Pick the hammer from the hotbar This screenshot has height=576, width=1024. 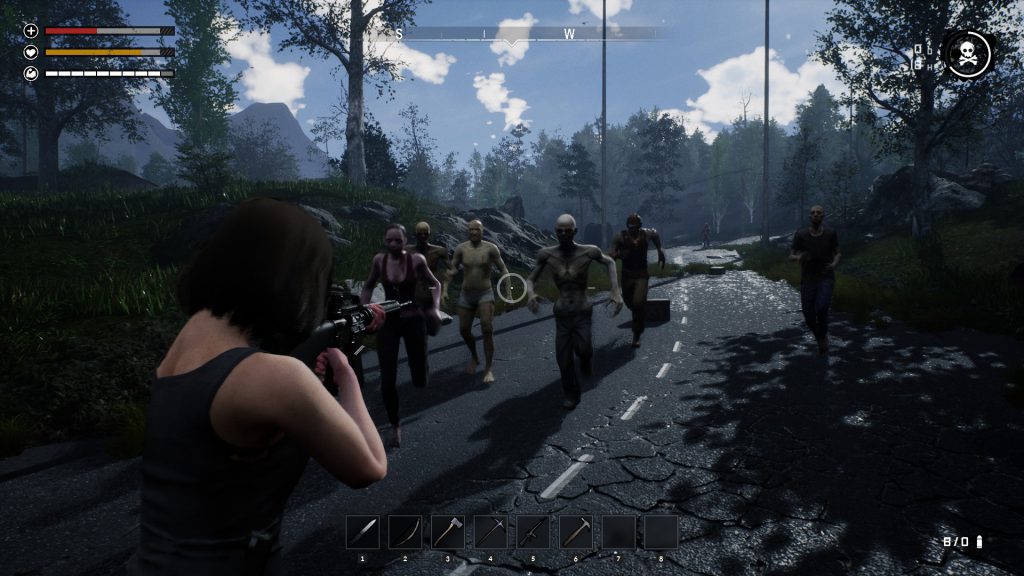pos(576,532)
